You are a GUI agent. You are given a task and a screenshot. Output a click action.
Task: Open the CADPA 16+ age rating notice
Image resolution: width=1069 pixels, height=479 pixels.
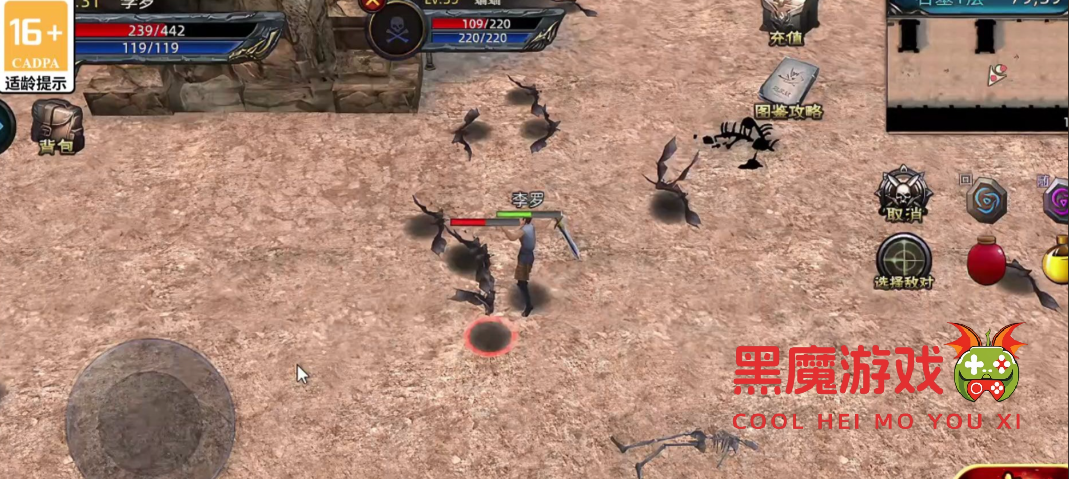pyautogui.click(x=37, y=46)
